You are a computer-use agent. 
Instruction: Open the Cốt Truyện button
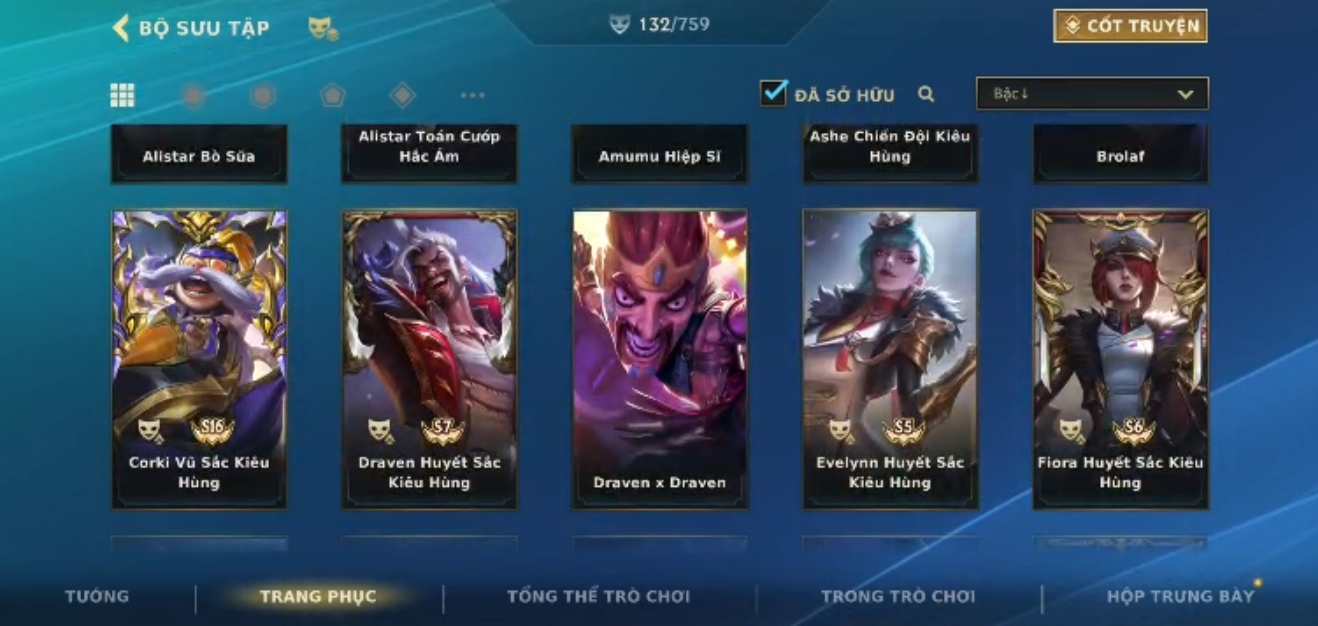point(1130,26)
